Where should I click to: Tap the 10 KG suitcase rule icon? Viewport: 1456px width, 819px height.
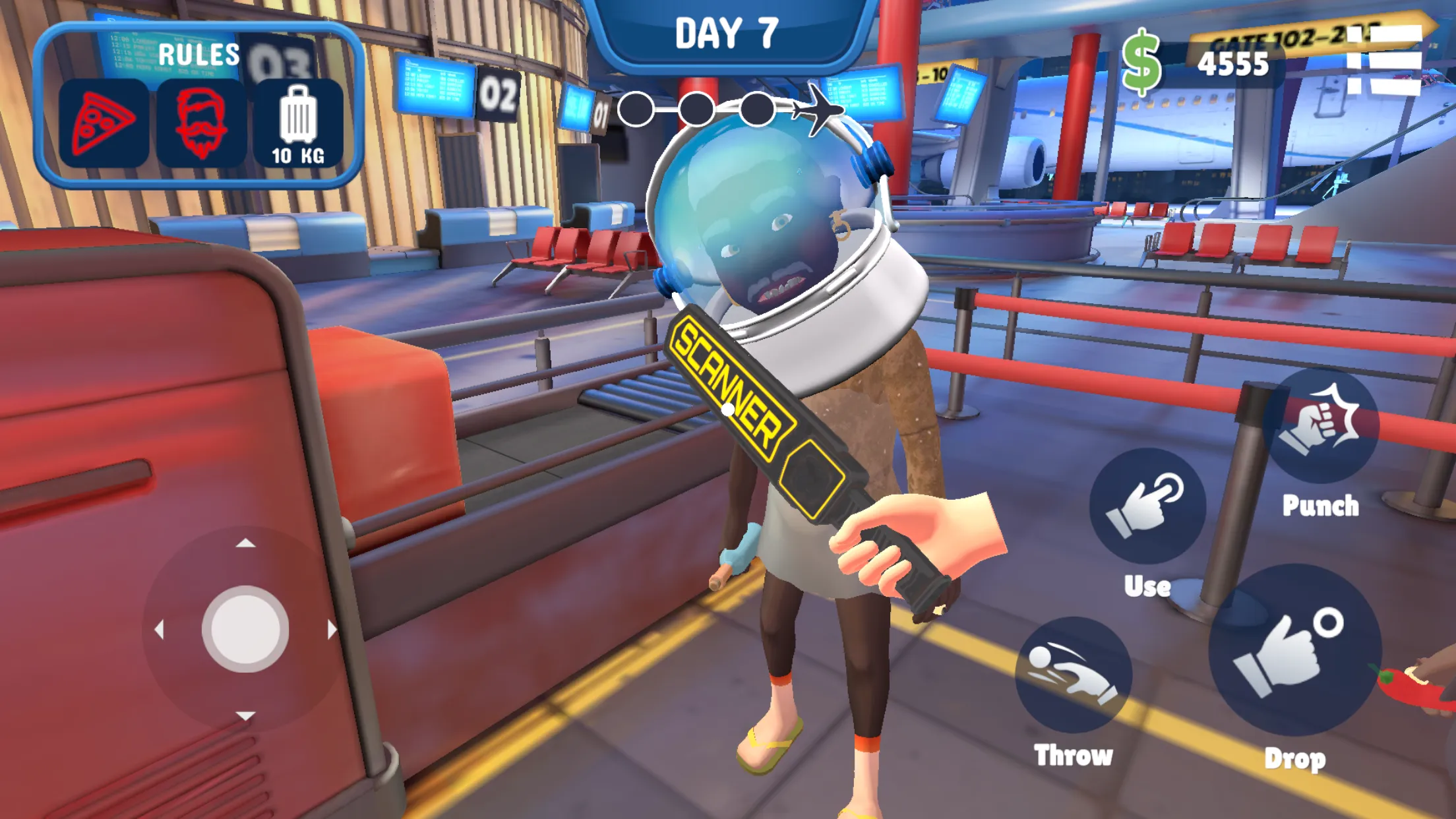pos(298,122)
